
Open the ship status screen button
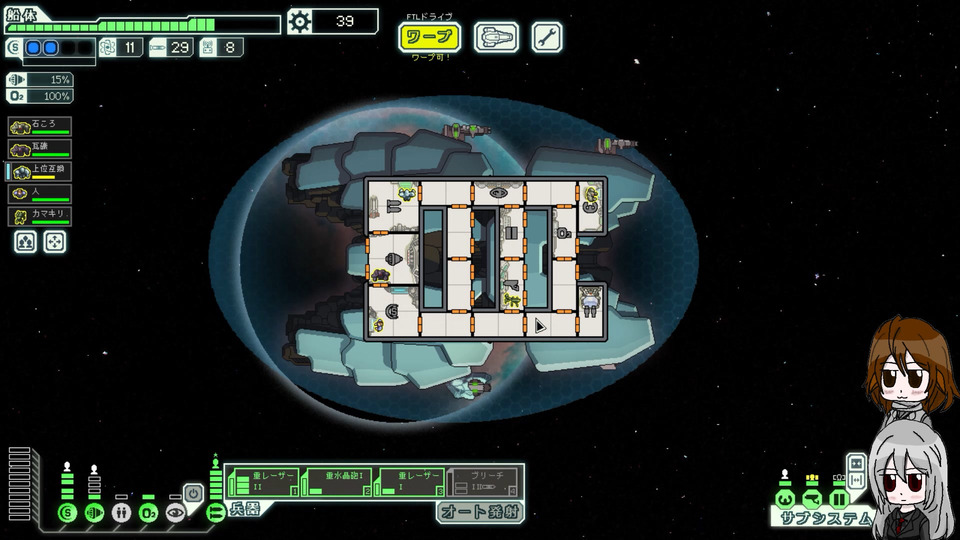pyautogui.click(x=496, y=38)
